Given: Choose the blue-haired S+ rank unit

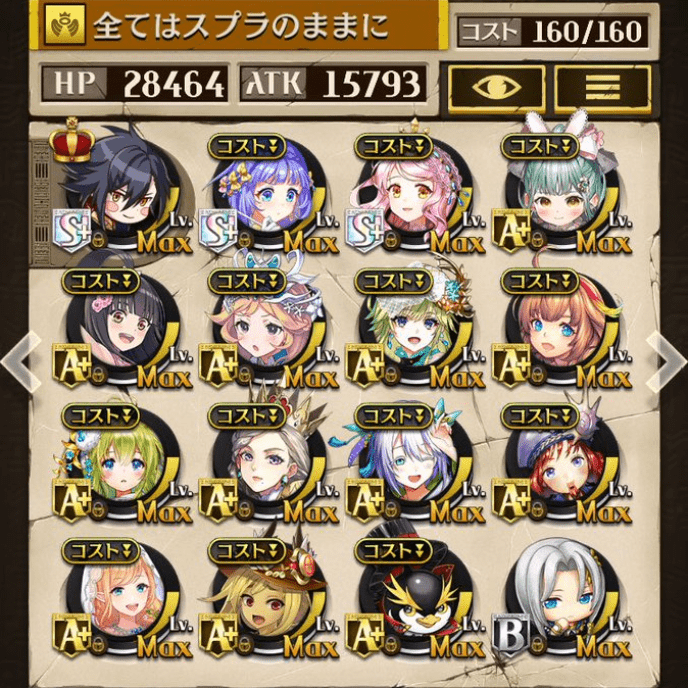Looking at the screenshot, I should click(x=263, y=196).
